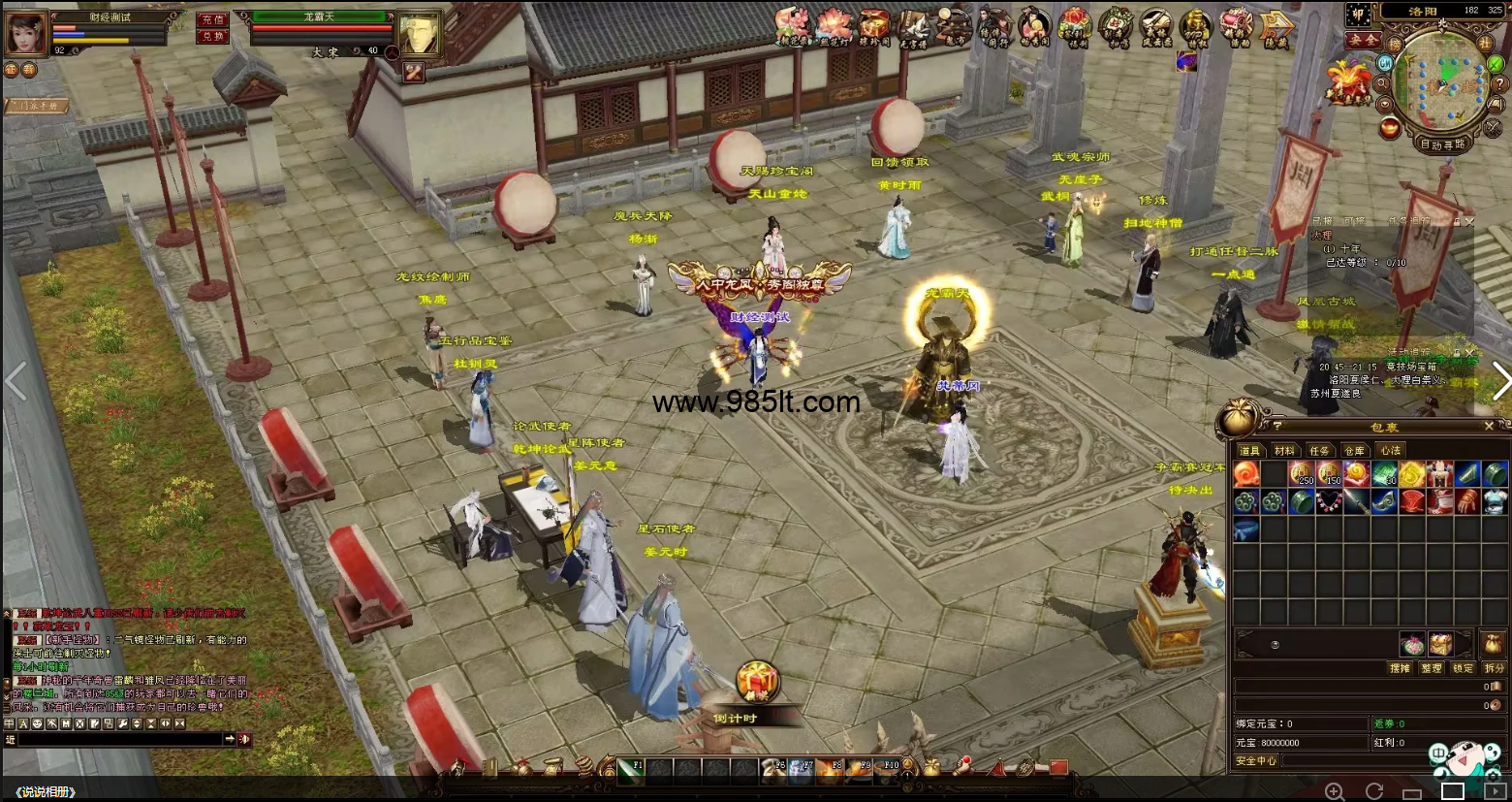1512x802 pixels.
Task: Click the 兑换 exchange button
Action: point(212,37)
